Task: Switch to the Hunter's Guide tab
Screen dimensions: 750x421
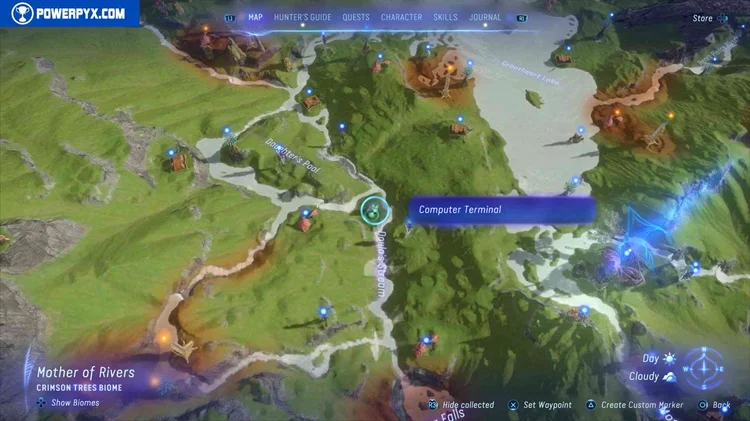Action: click(x=301, y=17)
